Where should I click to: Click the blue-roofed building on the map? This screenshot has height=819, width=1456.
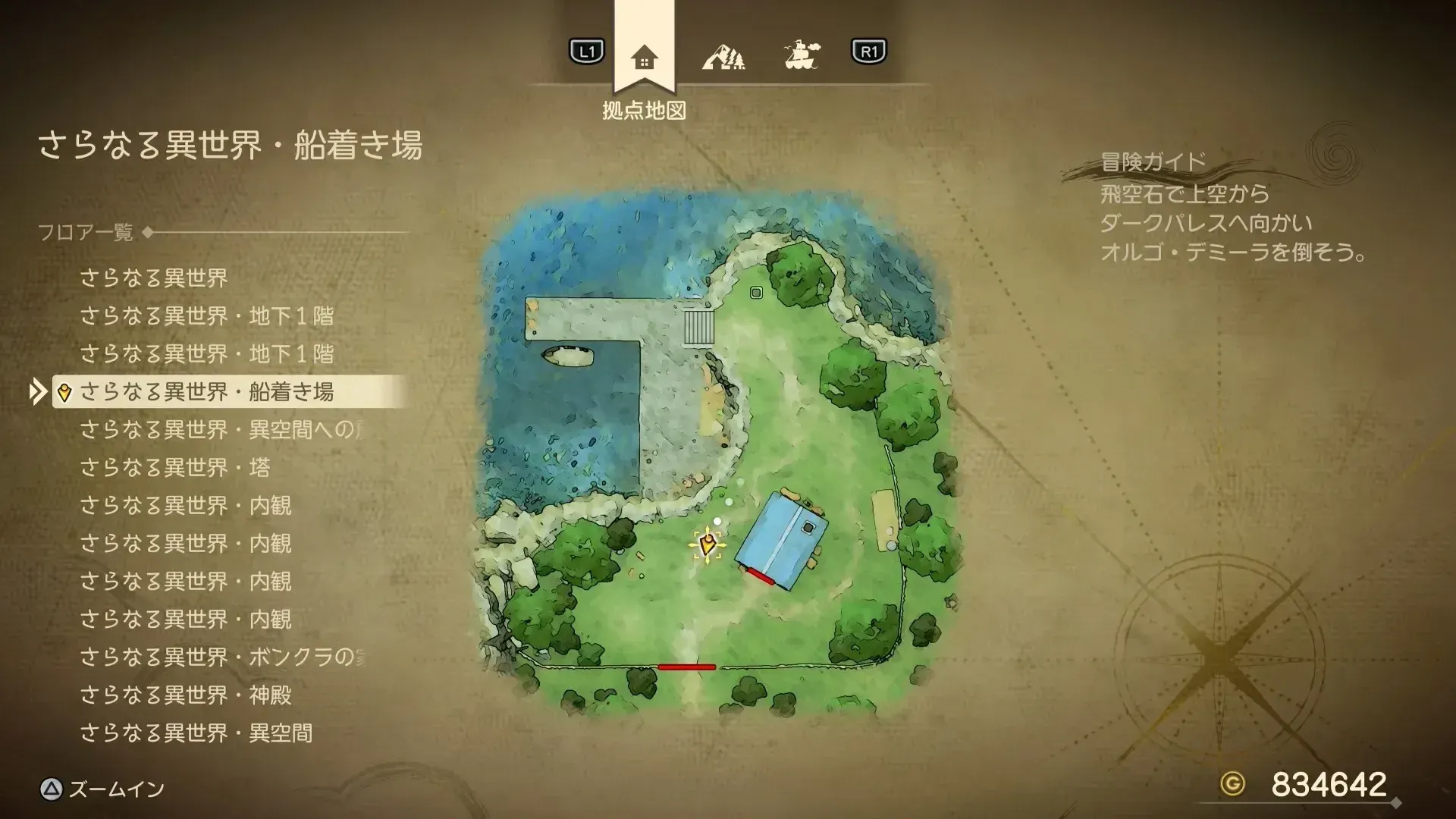(x=781, y=538)
